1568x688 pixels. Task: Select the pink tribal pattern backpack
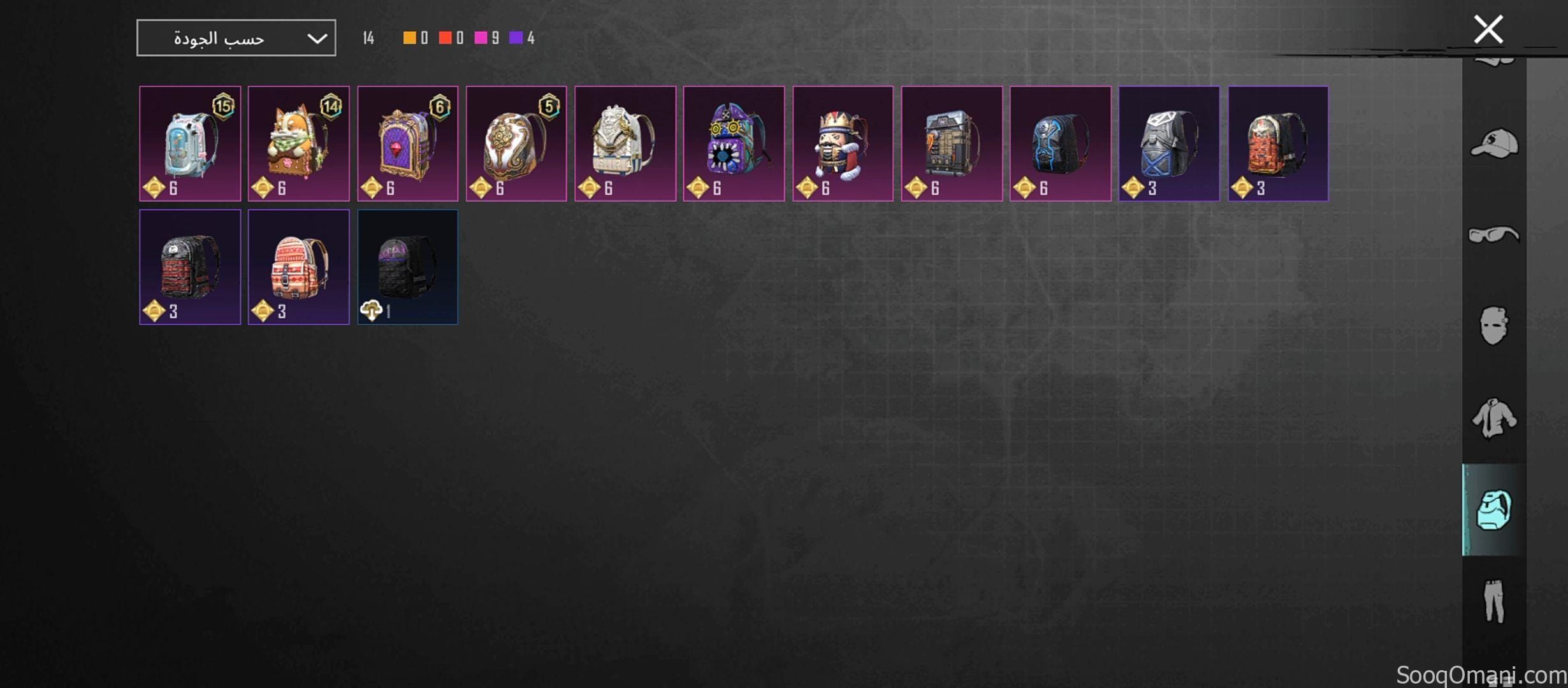[x=298, y=267]
